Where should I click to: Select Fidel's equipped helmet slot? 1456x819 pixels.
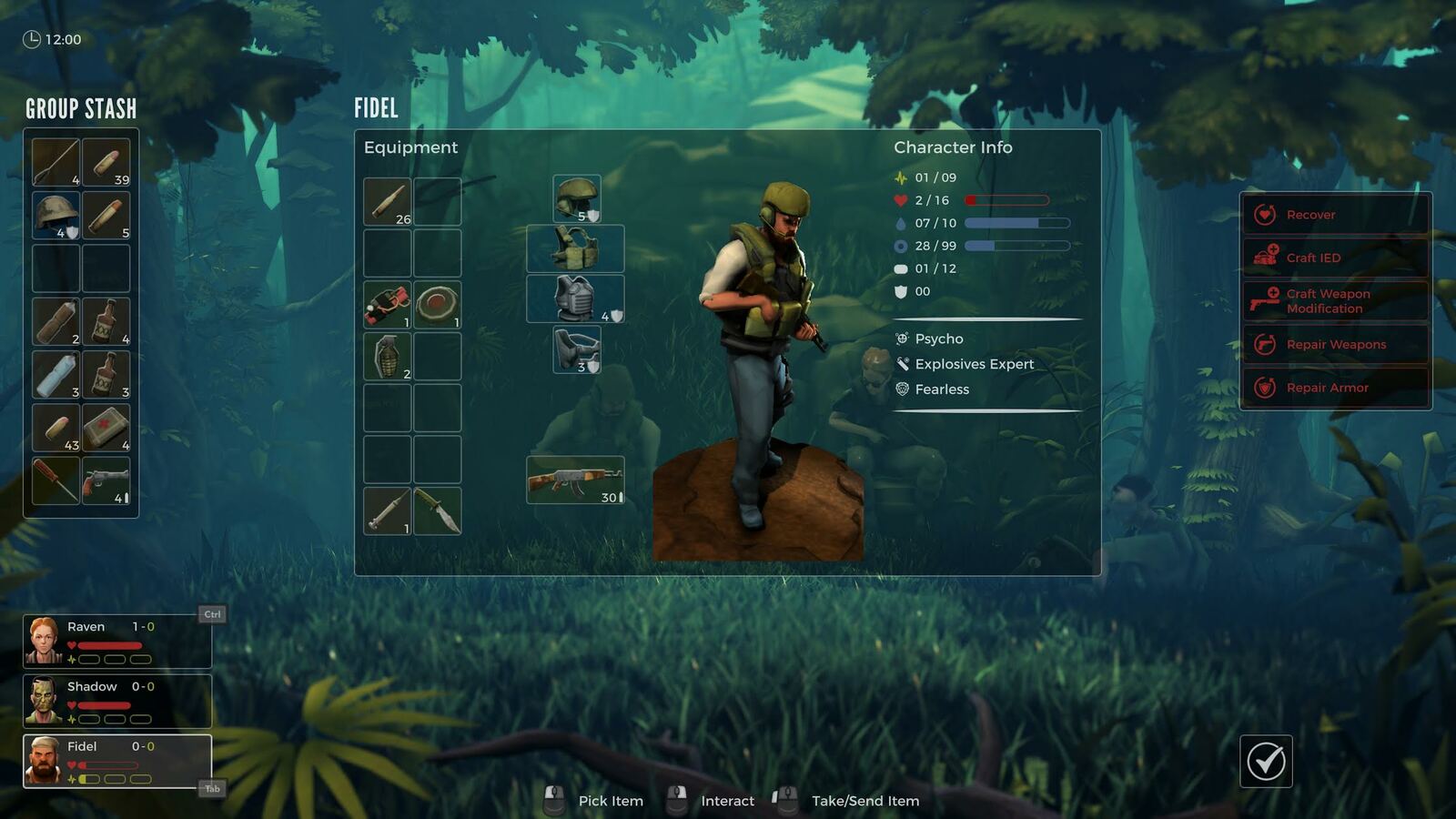coord(576,198)
